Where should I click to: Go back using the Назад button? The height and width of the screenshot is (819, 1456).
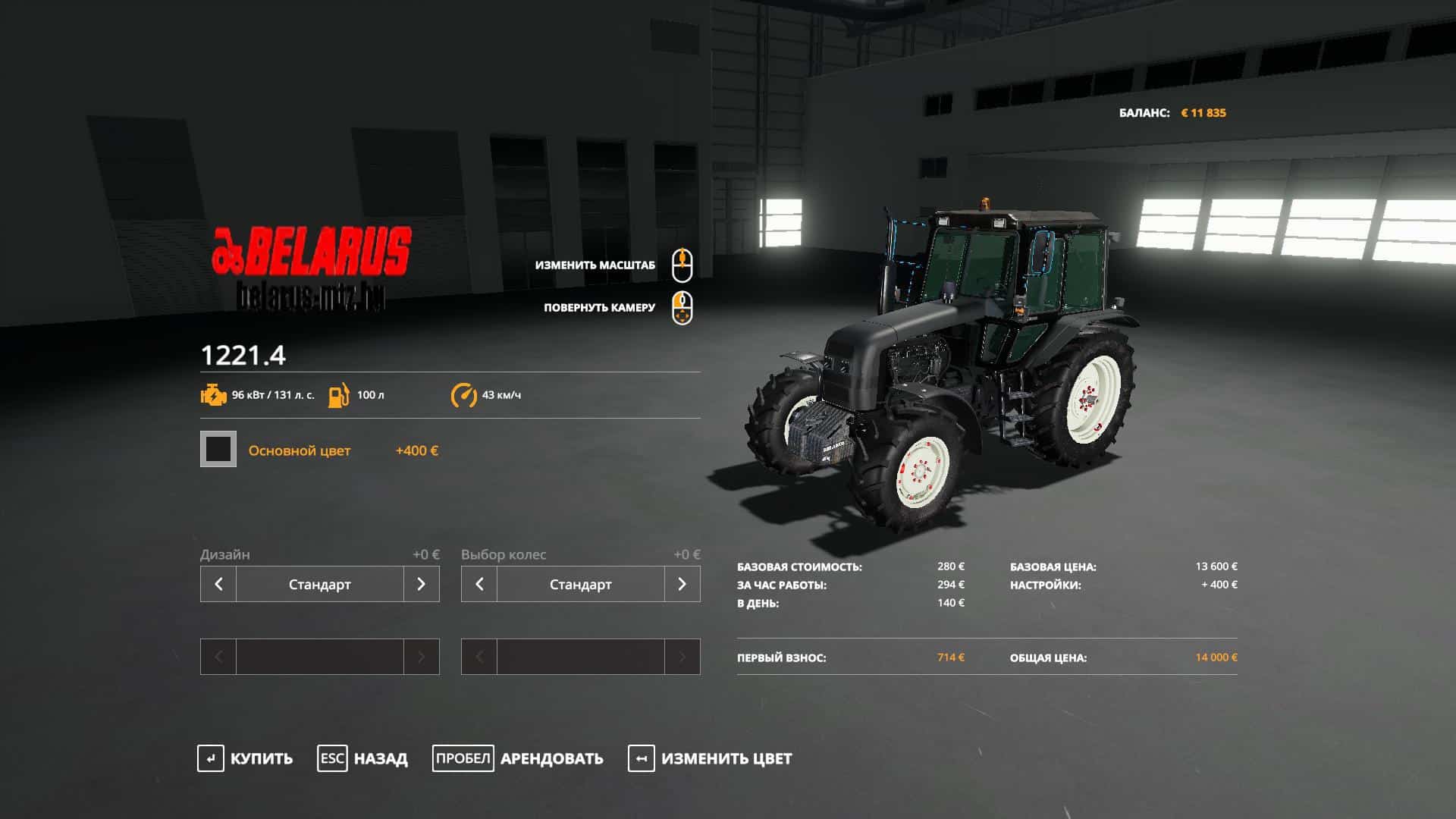pos(362,758)
